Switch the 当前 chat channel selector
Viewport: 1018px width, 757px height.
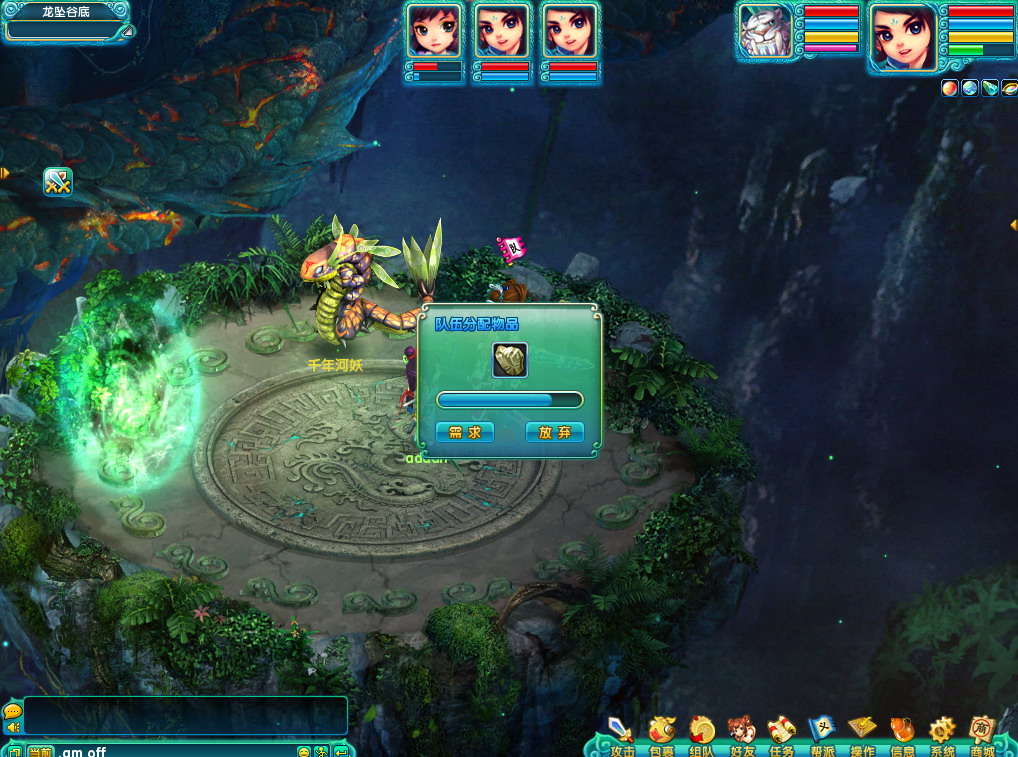[x=40, y=751]
